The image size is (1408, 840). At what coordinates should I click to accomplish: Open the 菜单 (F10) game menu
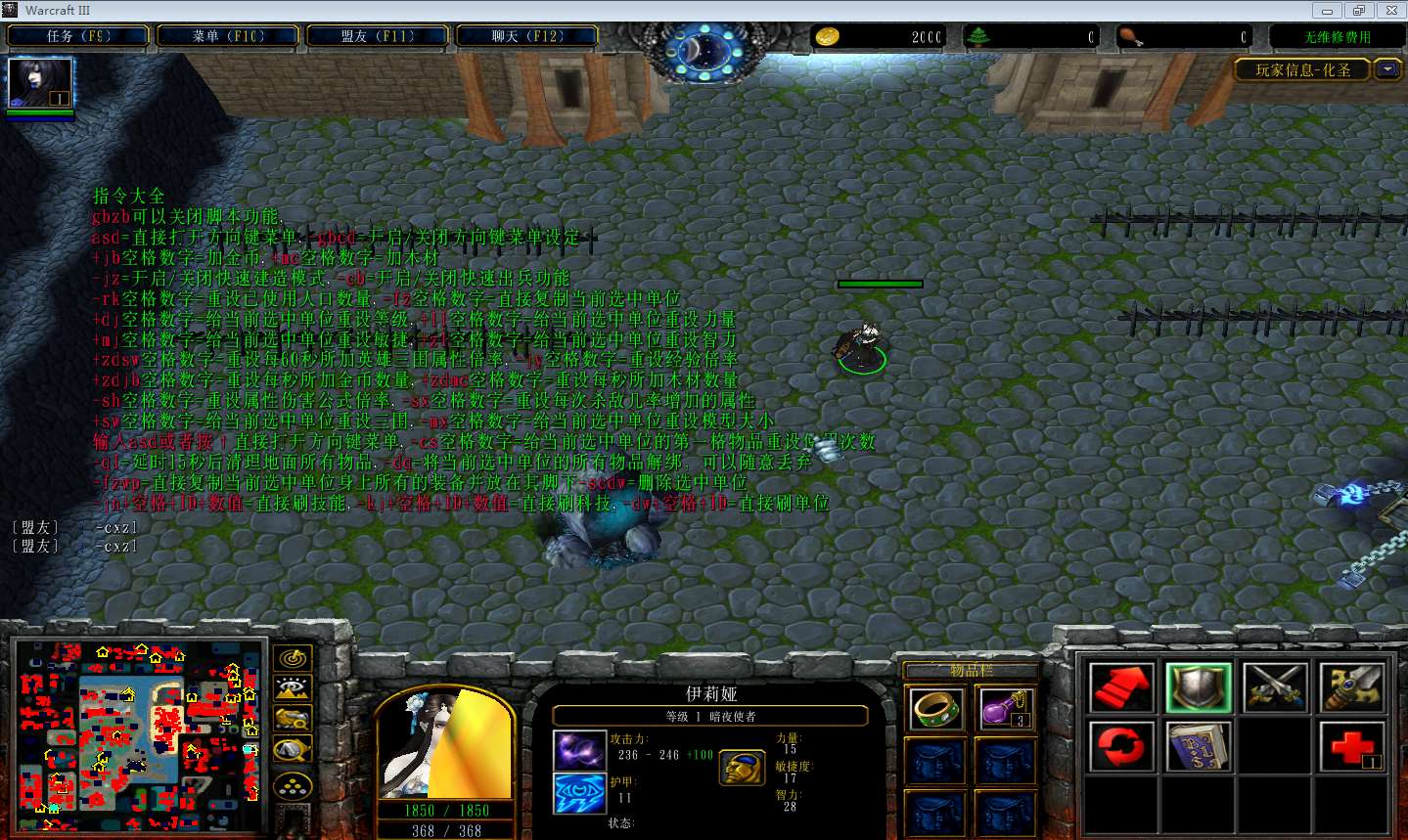(x=228, y=36)
